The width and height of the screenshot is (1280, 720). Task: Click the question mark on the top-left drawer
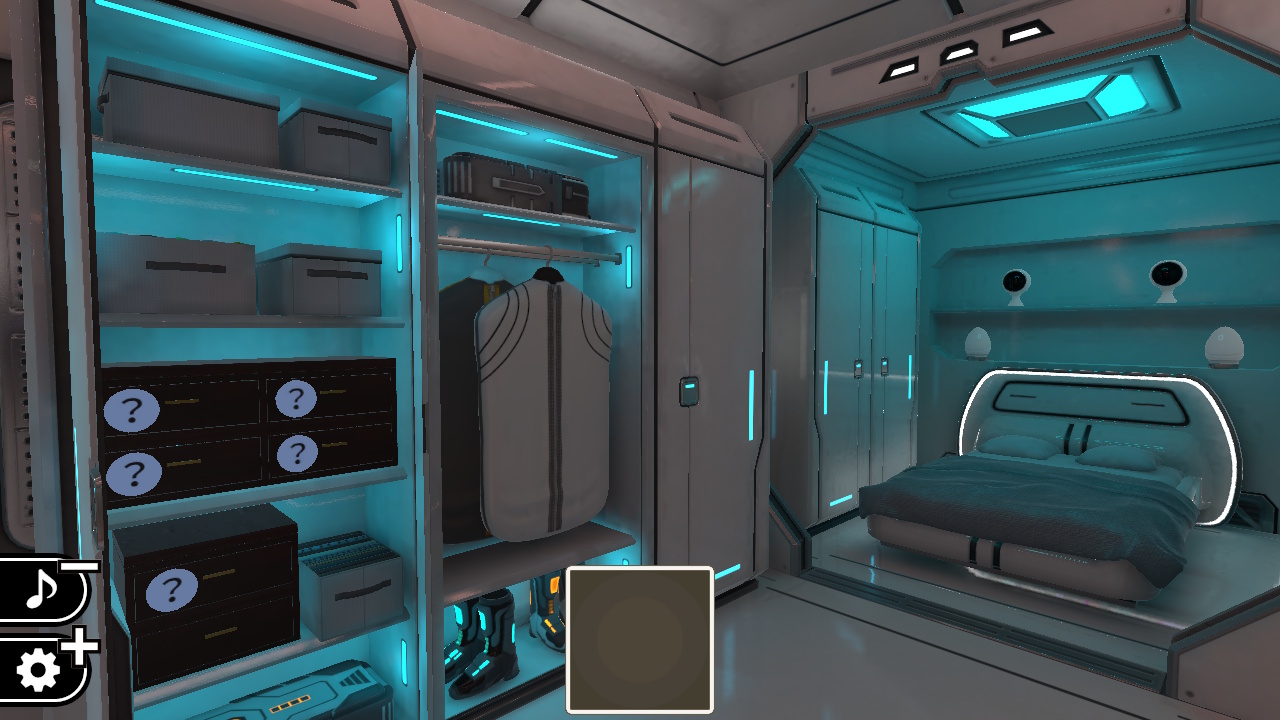tap(131, 407)
